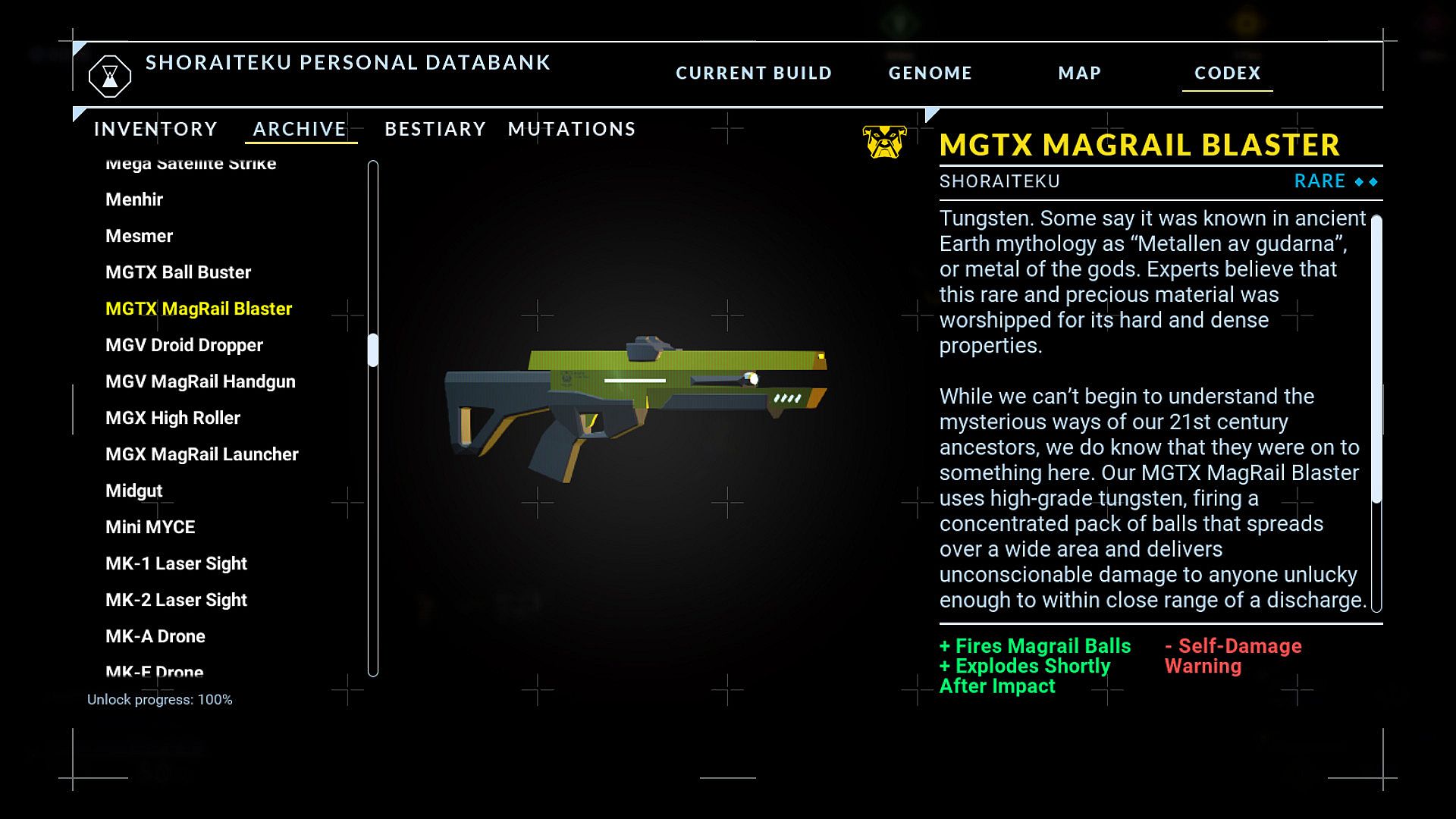Screen dimensions: 1456x819
Task: Show the Mutations sub-tab
Action: pos(572,129)
